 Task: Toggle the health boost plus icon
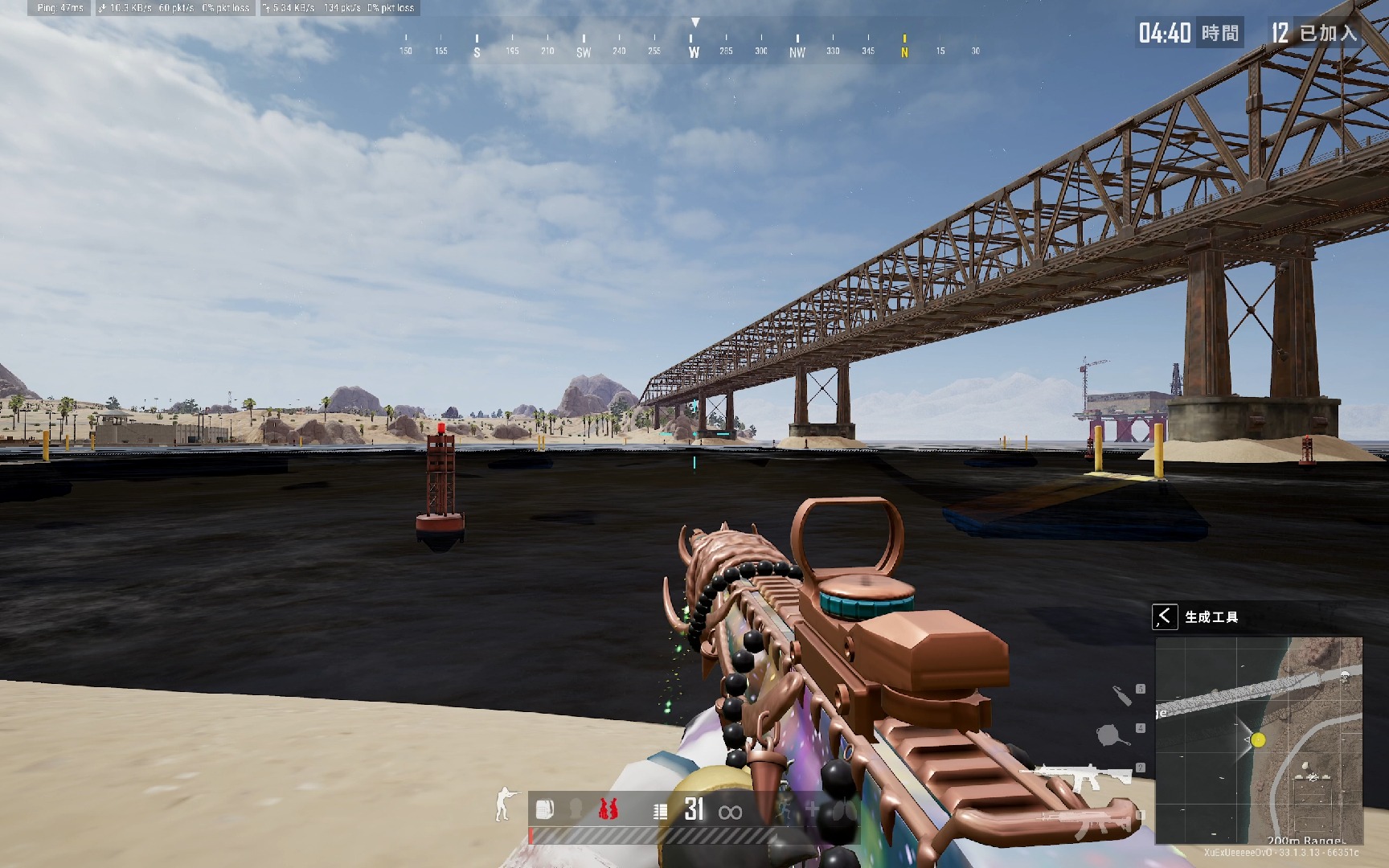point(813,809)
